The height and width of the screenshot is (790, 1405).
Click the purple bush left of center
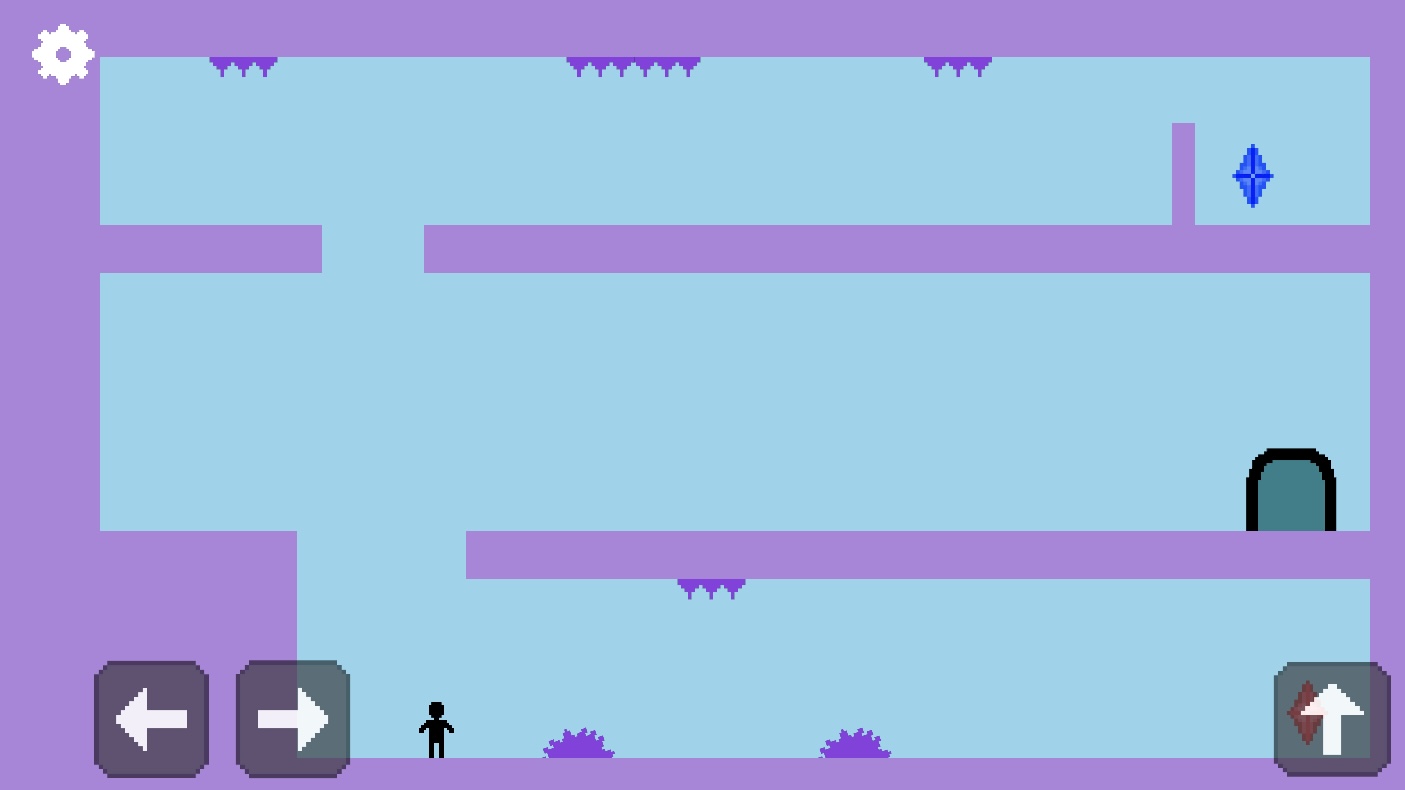click(577, 745)
